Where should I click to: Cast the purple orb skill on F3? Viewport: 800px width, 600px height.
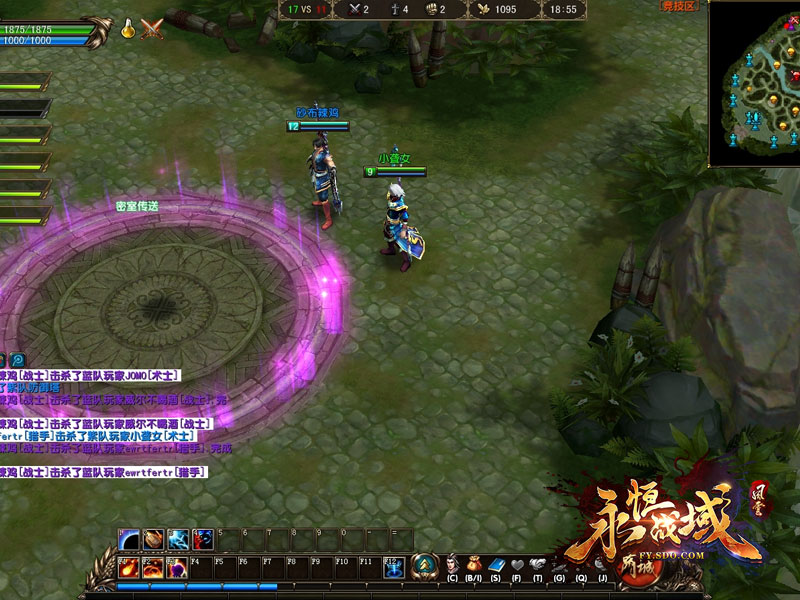point(178,567)
